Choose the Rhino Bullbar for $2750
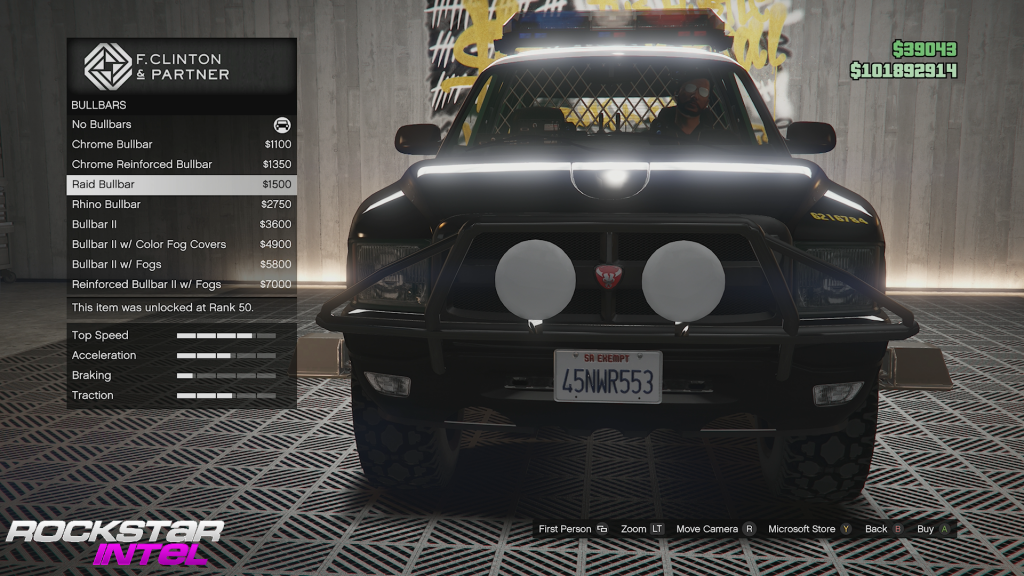Image resolution: width=1024 pixels, height=576 pixels. [x=181, y=205]
